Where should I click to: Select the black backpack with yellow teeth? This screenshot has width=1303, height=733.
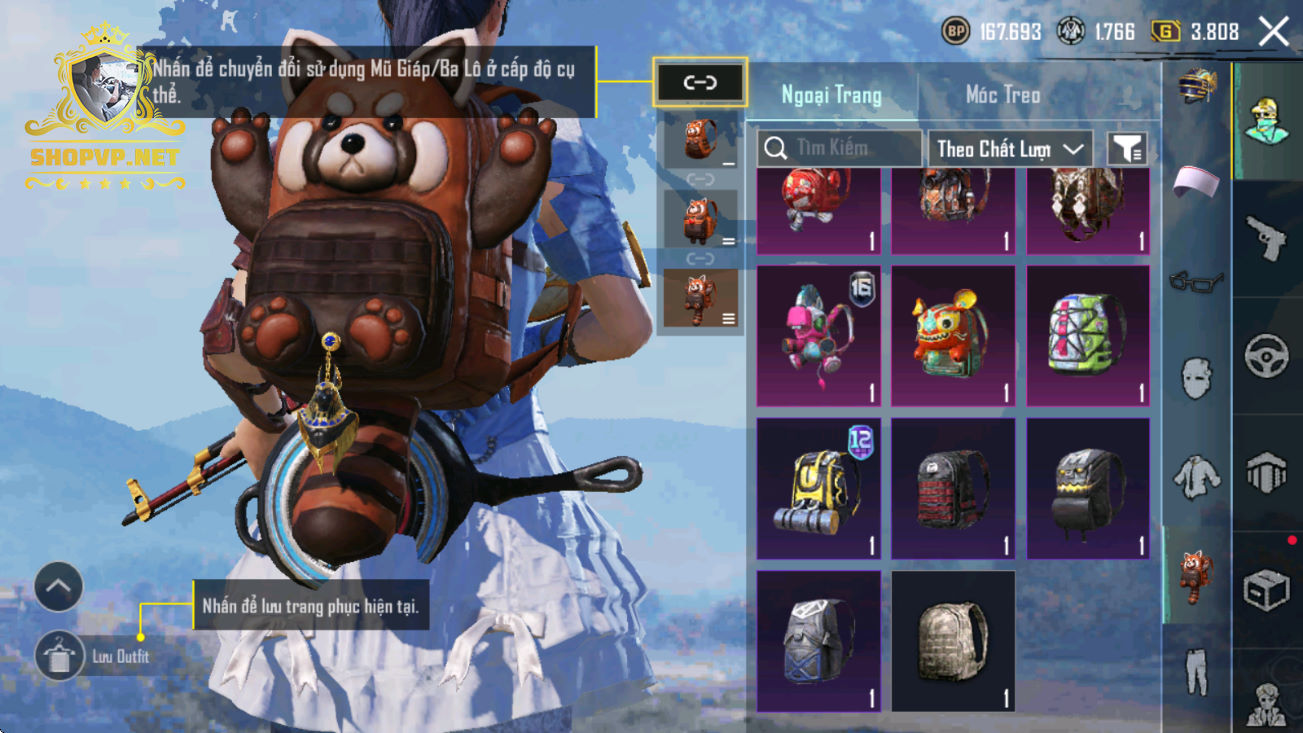coord(1088,489)
